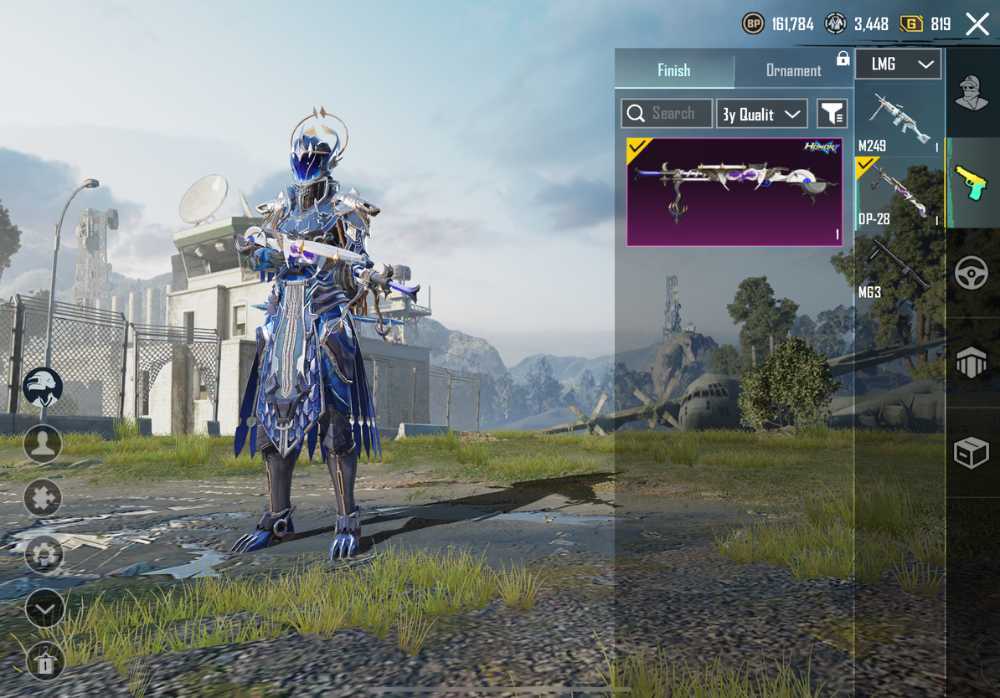This screenshot has height=698, width=1000.
Task: Open the crate box category
Action: click(971, 453)
